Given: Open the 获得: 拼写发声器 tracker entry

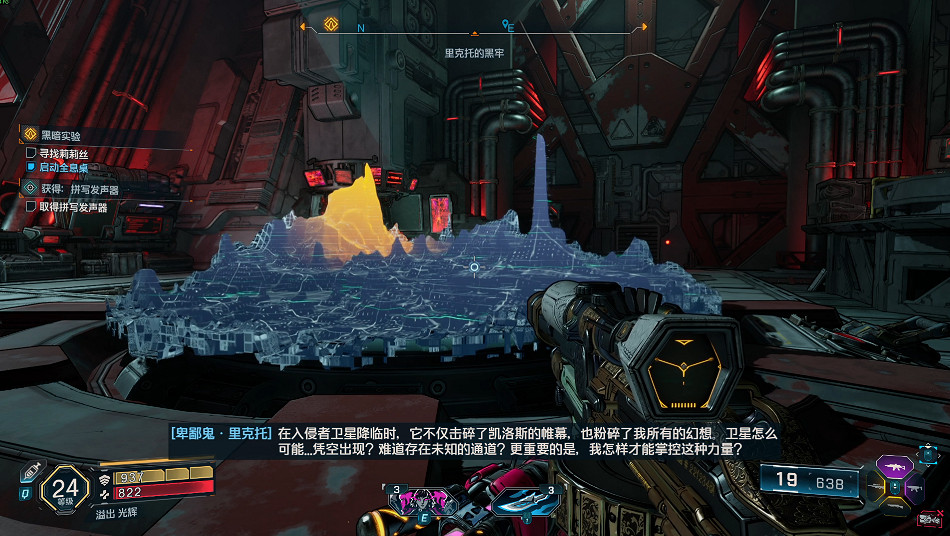Looking at the screenshot, I should 80,188.
